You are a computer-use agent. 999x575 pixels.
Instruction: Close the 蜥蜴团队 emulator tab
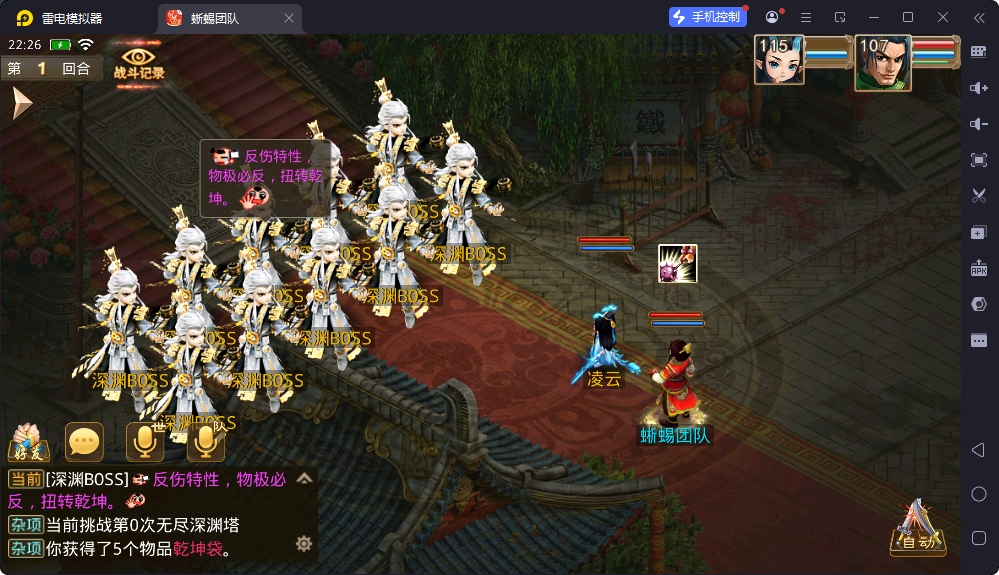pos(289,18)
